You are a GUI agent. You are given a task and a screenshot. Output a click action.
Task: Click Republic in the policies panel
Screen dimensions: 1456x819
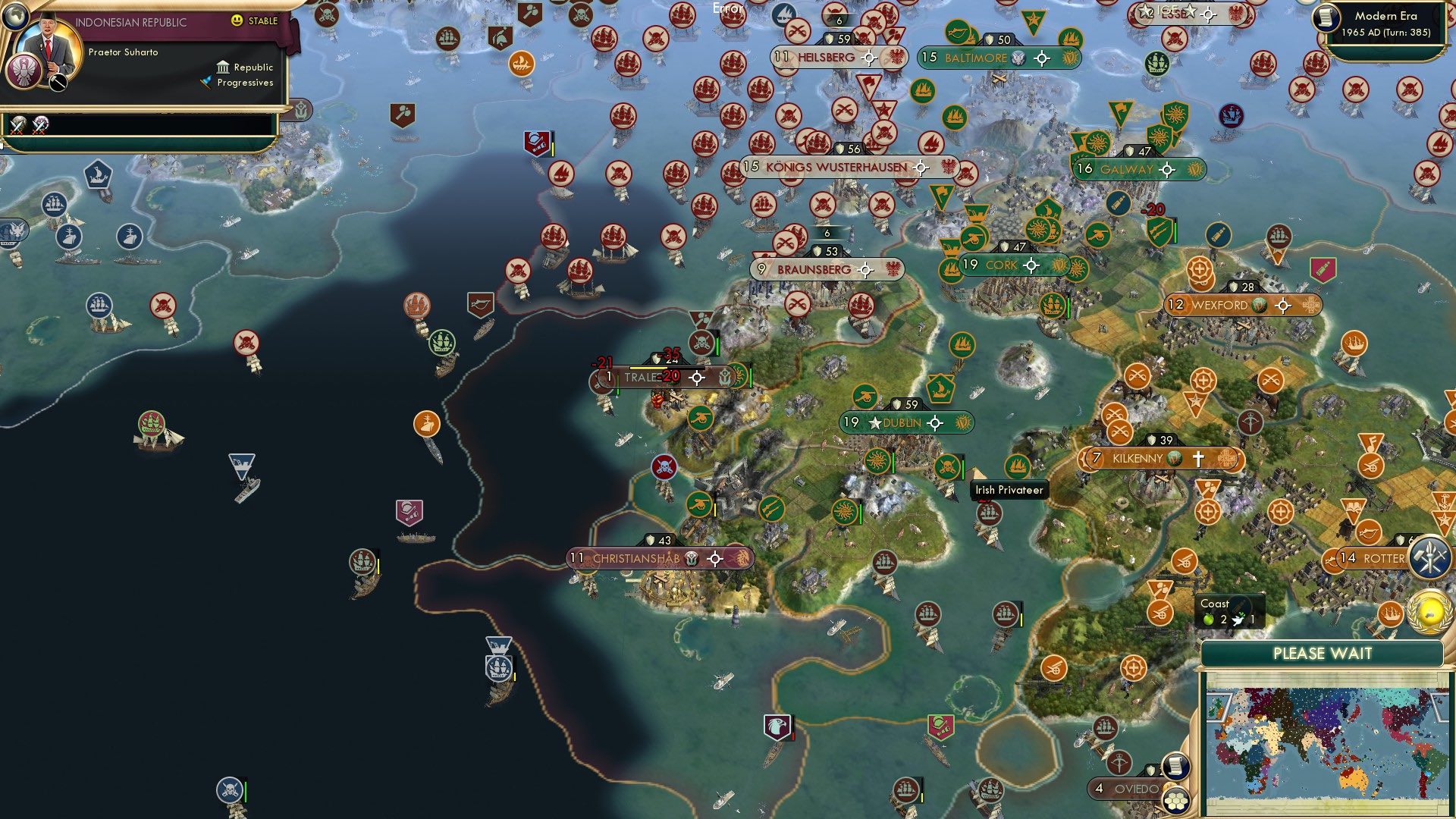pos(255,67)
